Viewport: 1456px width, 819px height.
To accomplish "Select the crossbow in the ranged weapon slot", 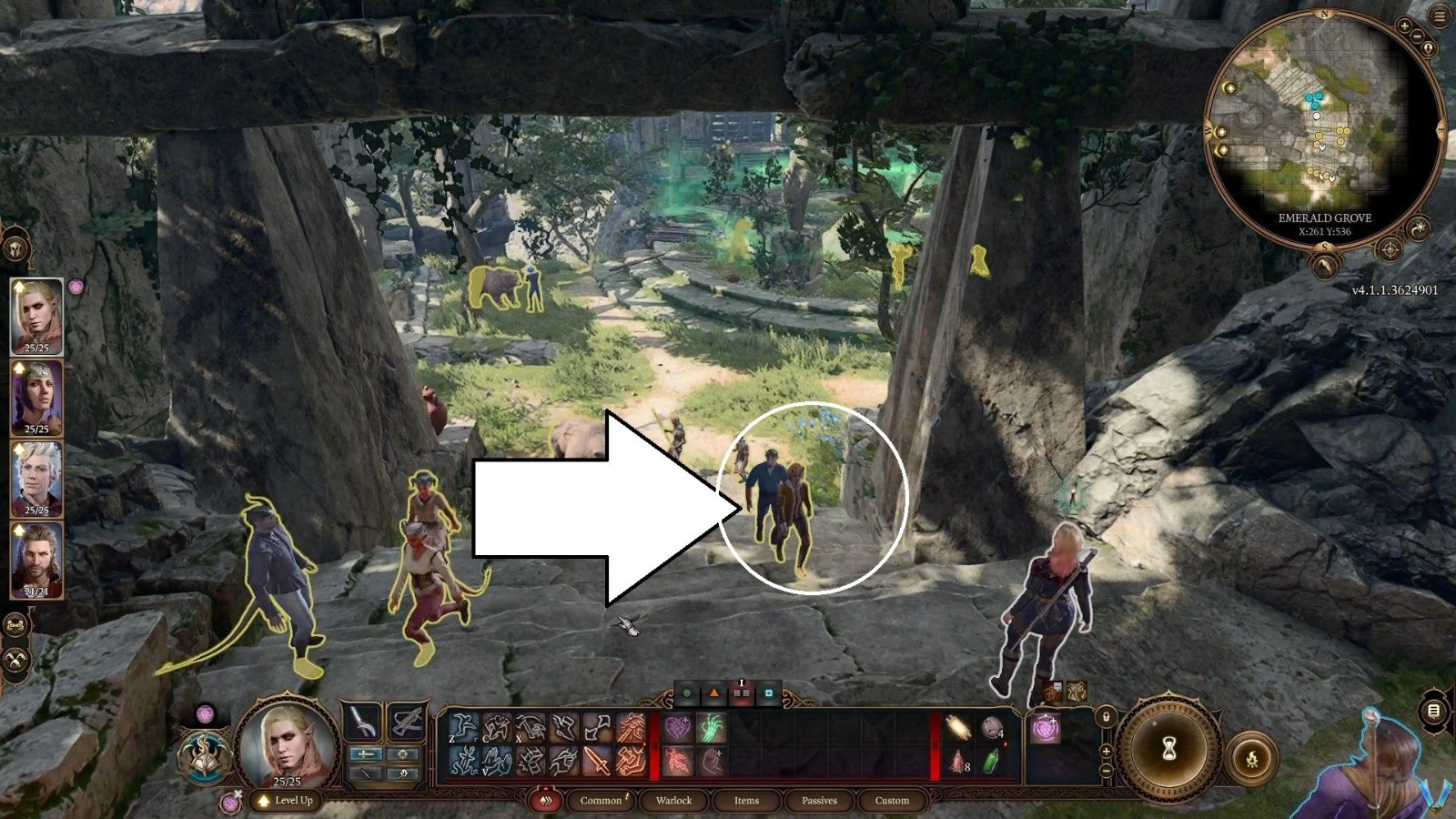I will tap(409, 721).
